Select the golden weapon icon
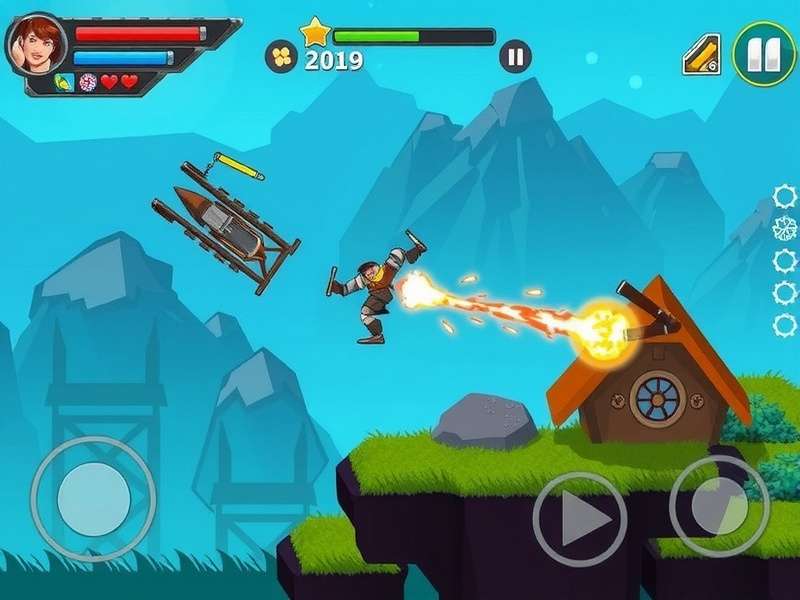This screenshot has width=800, height=600. coord(701,54)
